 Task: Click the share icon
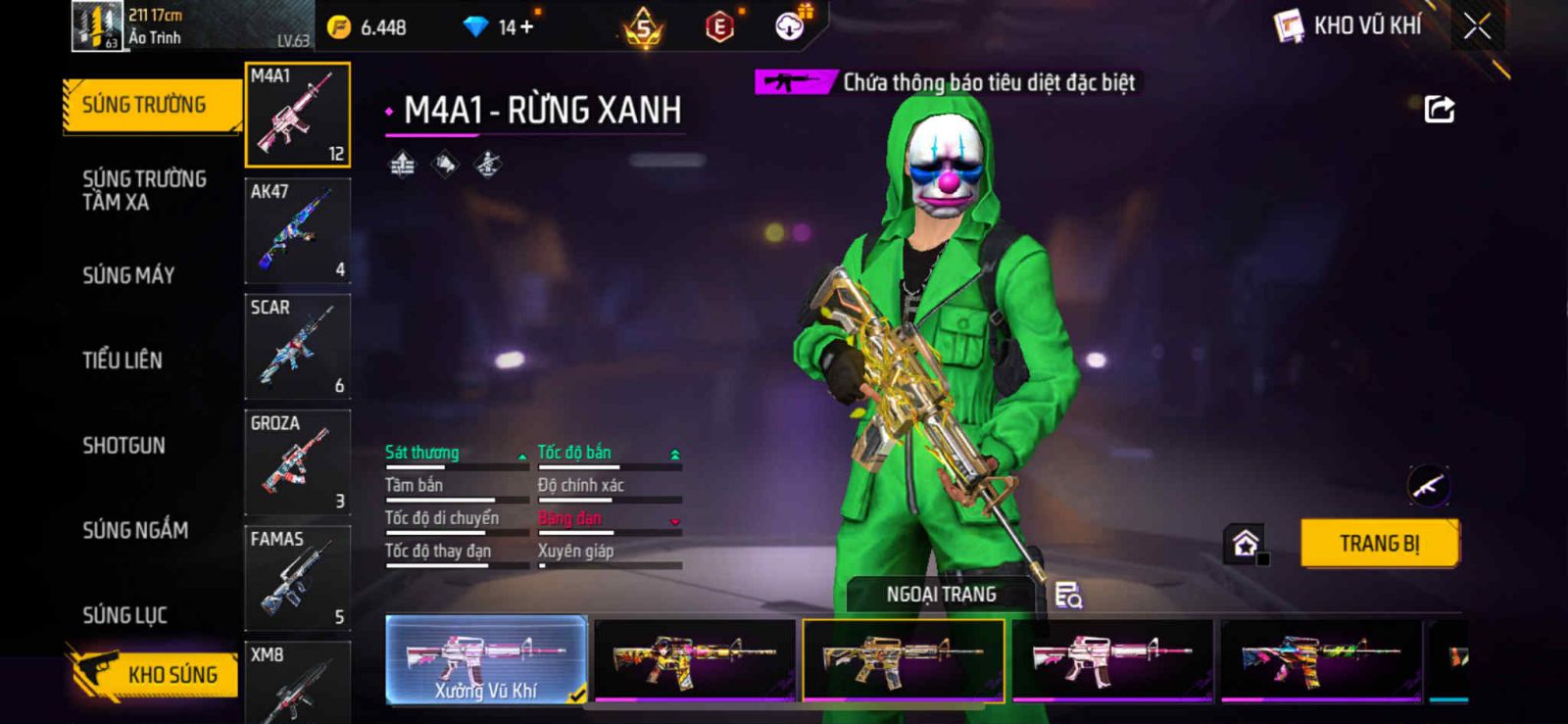pos(1439,109)
